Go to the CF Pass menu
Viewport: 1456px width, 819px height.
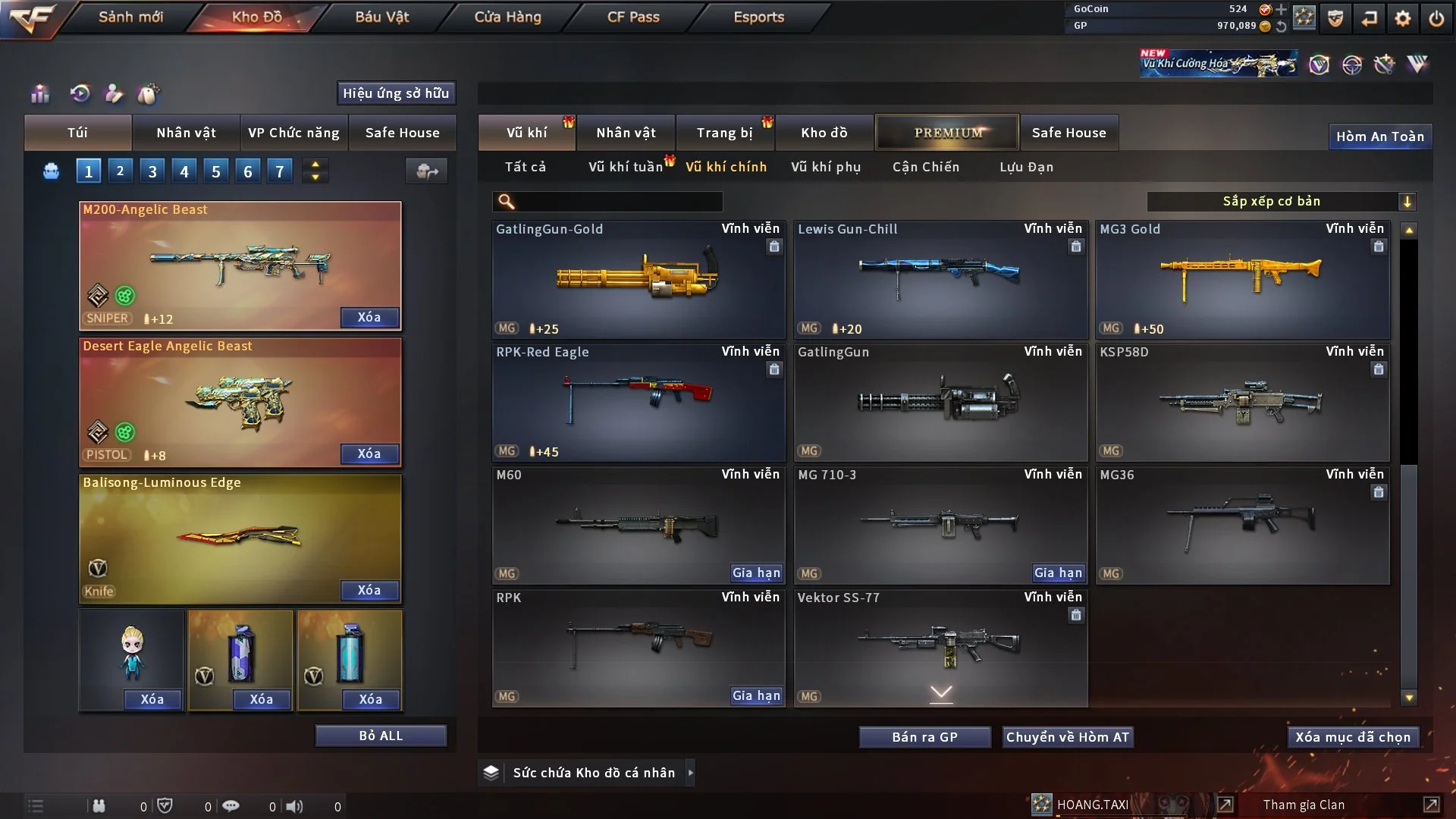tap(633, 17)
